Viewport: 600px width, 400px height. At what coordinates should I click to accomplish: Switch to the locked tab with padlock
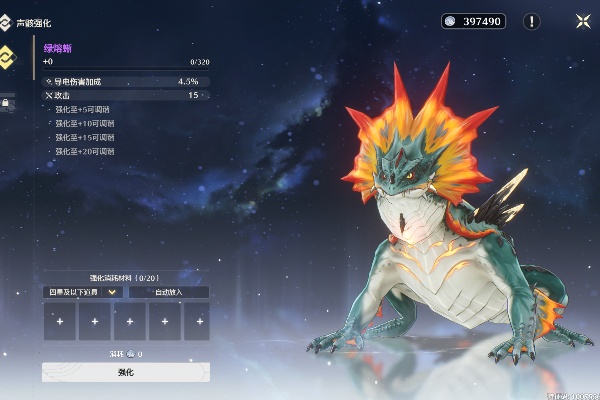click(6, 102)
